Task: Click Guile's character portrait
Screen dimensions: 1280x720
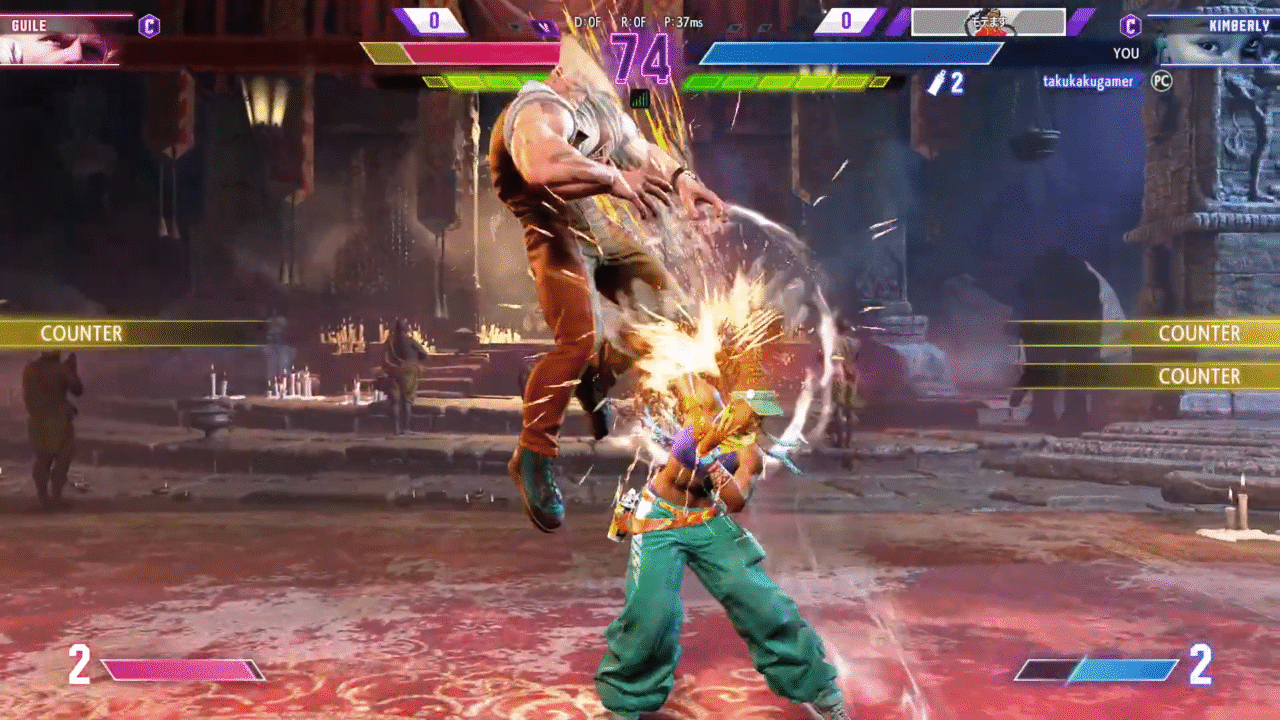Action: (x=60, y=47)
